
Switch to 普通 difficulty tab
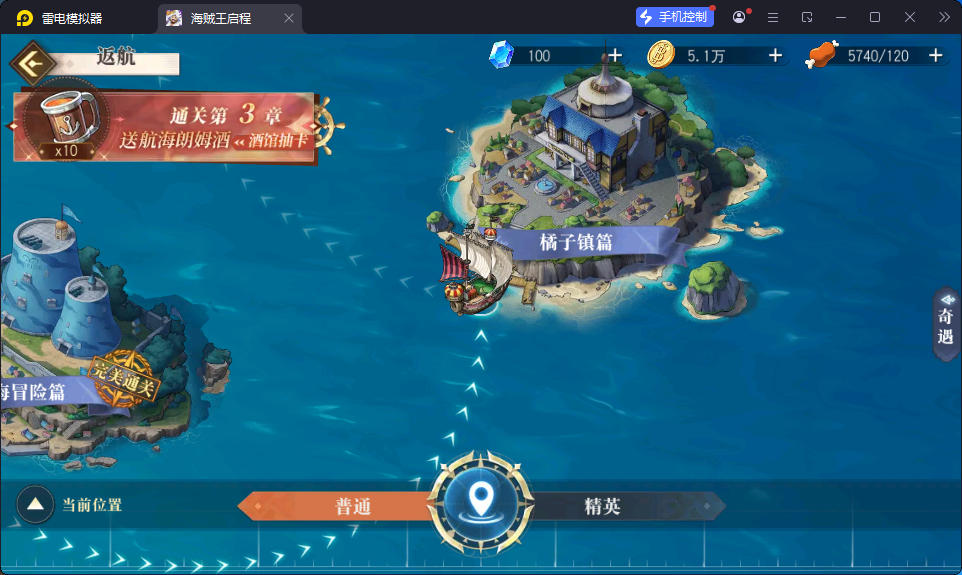[352, 506]
